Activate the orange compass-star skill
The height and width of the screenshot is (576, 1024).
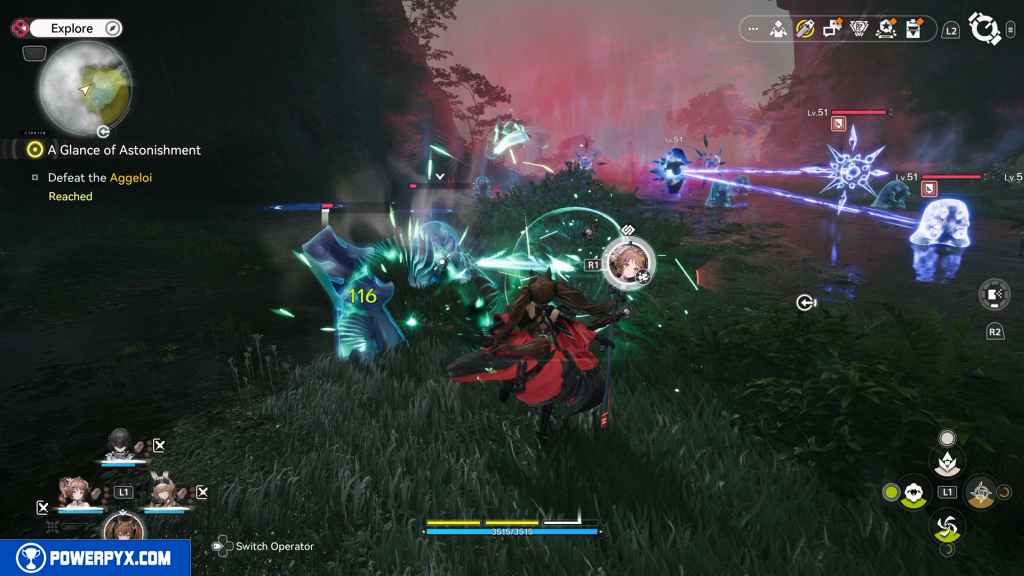point(980,492)
